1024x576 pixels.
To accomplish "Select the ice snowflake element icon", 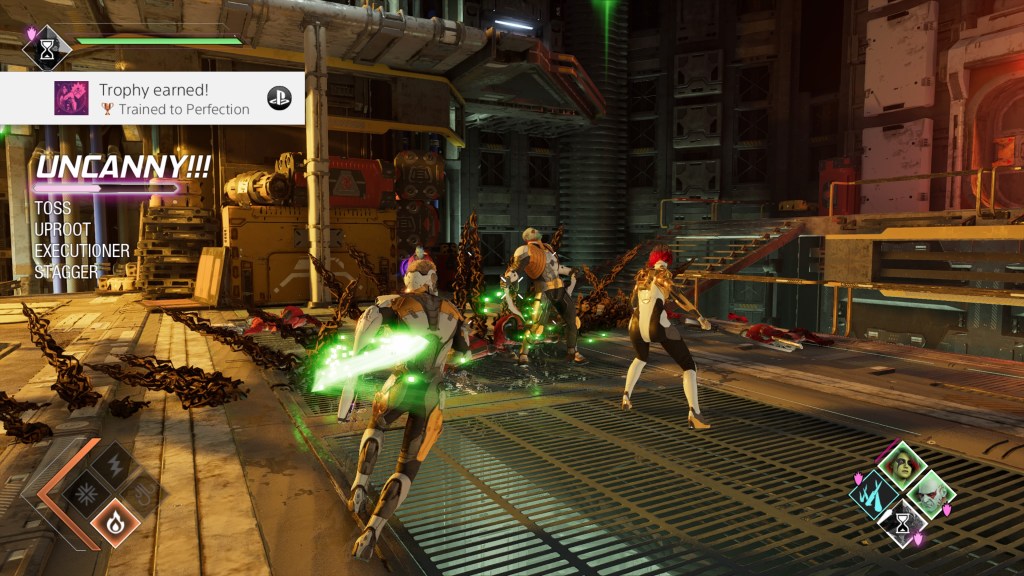I will (87, 493).
